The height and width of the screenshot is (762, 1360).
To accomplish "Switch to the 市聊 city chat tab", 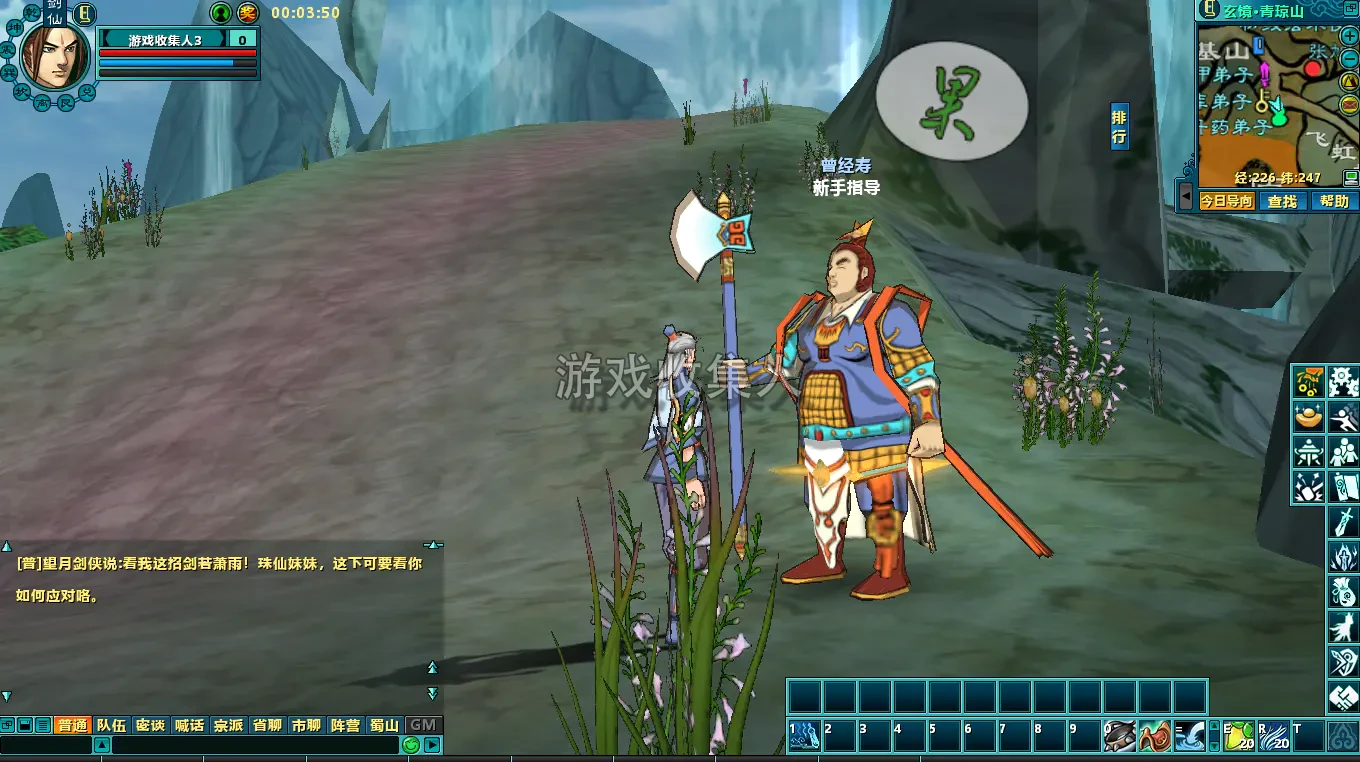I will (306, 725).
